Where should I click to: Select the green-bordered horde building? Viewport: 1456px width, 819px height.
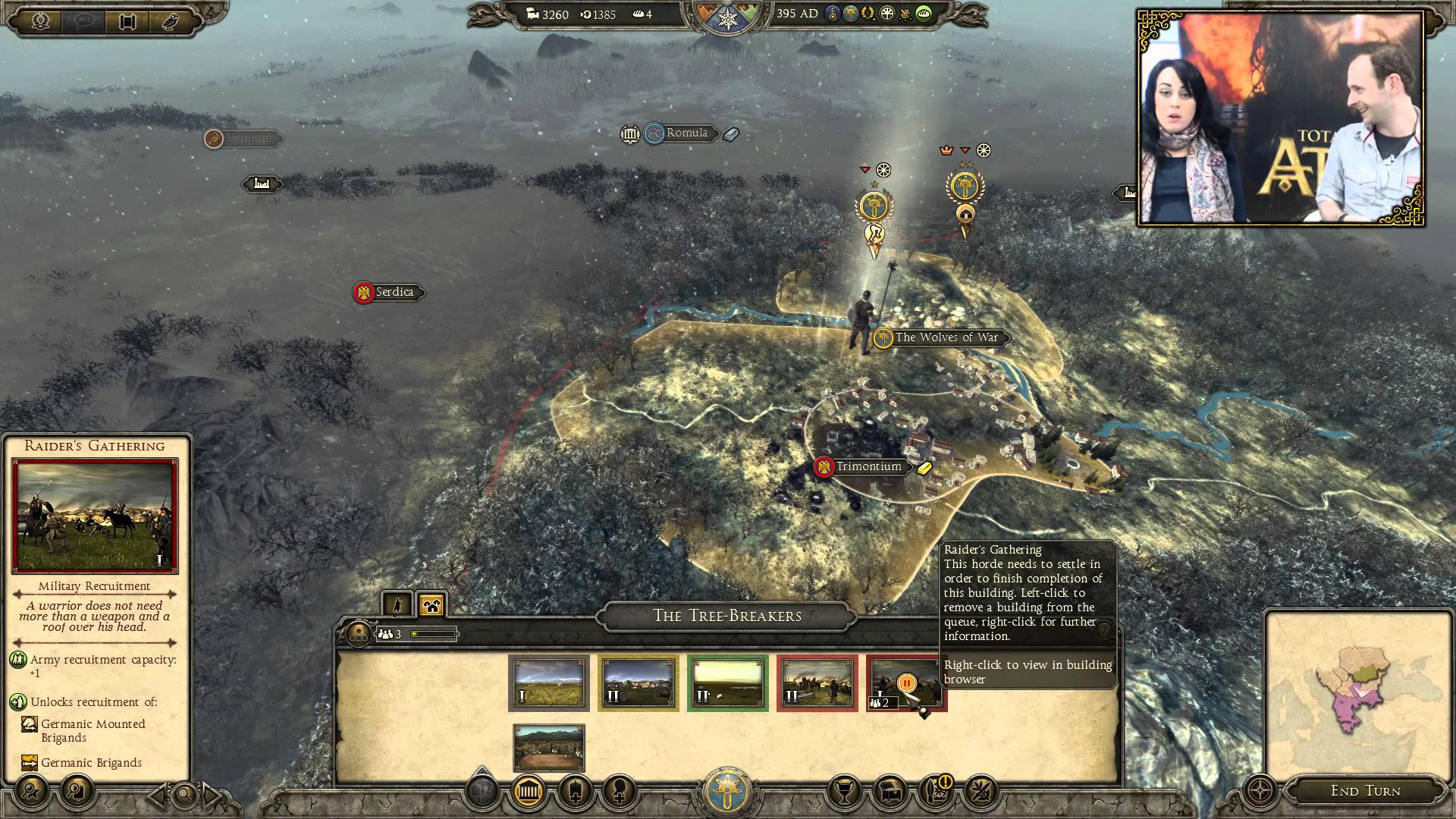[727, 682]
